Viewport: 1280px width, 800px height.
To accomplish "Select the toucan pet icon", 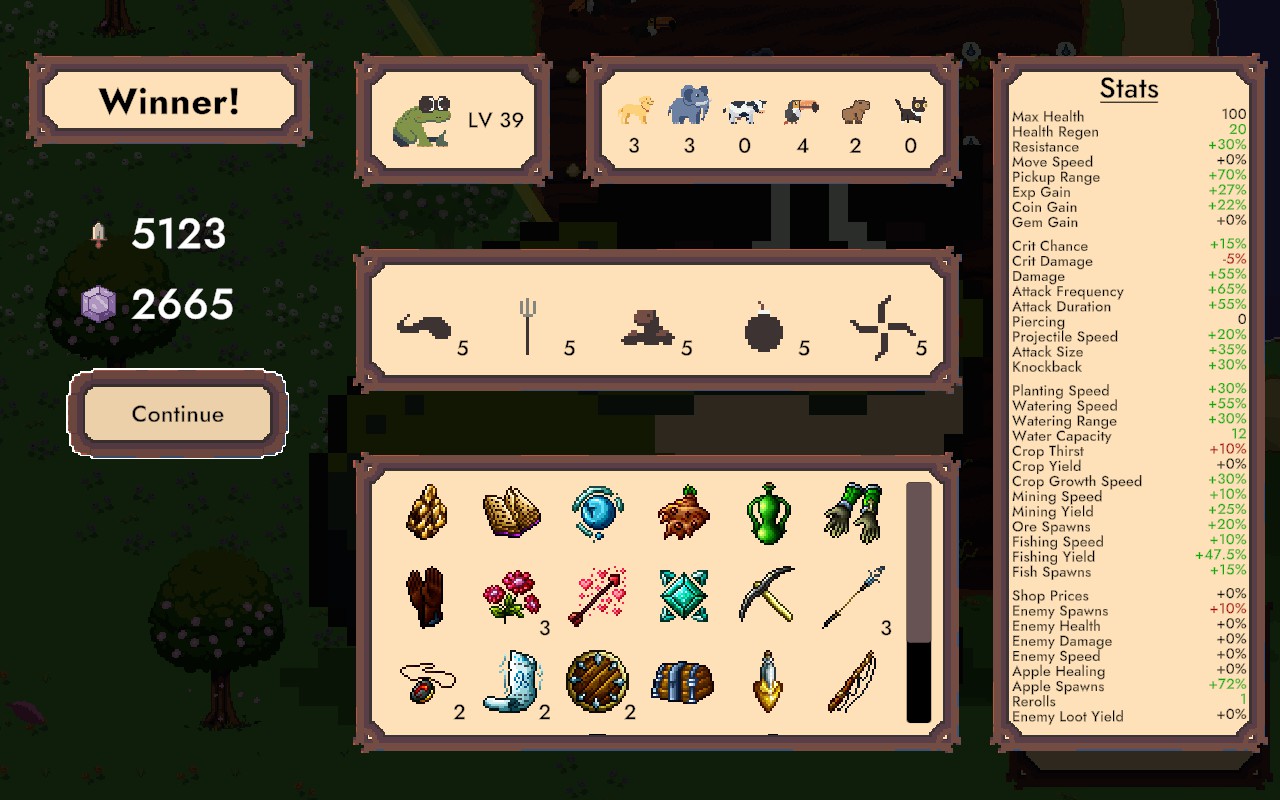I will (x=800, y=109).
